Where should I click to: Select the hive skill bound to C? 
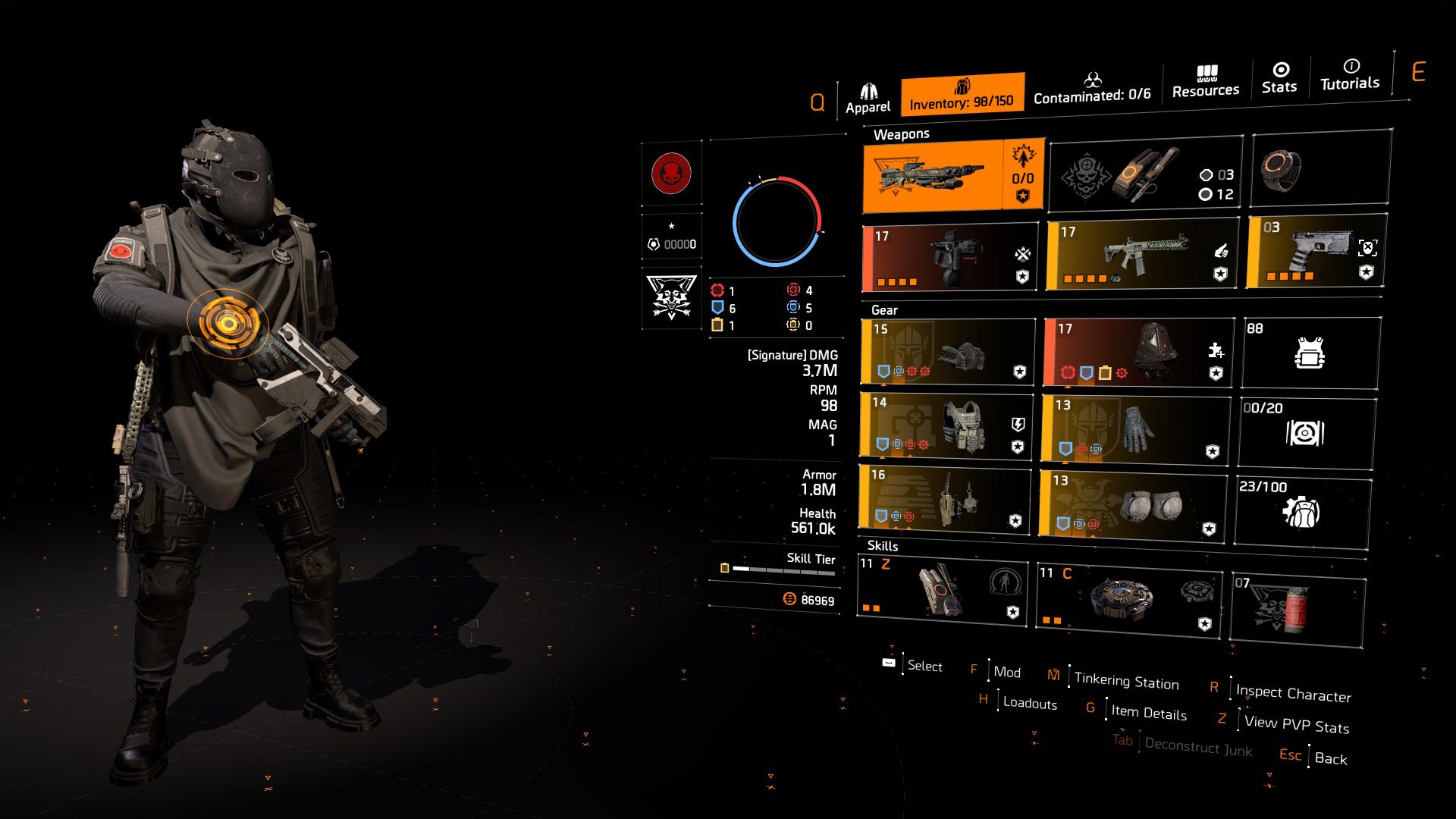coord(1130,597)
